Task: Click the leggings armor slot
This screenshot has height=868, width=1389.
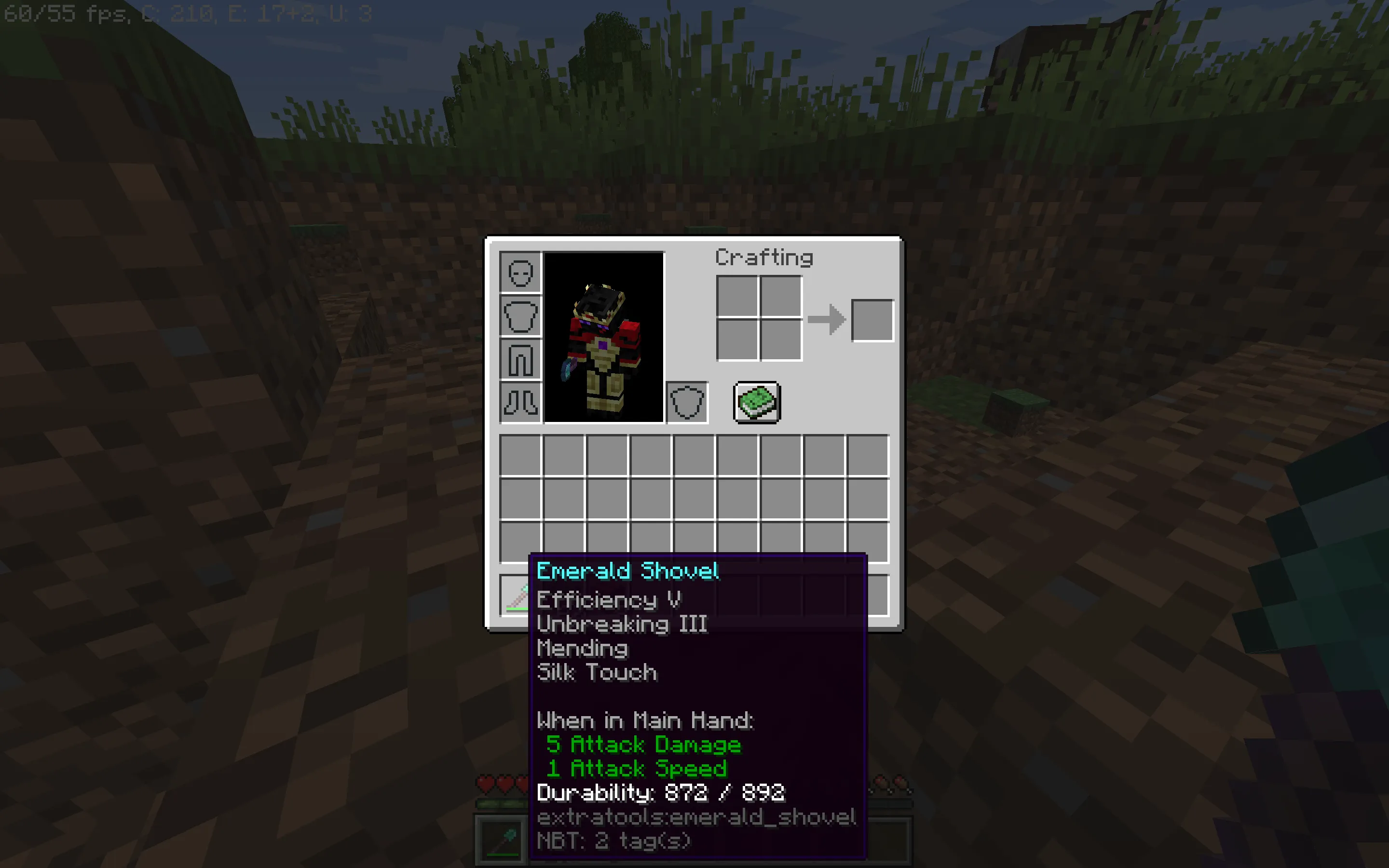Action: 520,359
